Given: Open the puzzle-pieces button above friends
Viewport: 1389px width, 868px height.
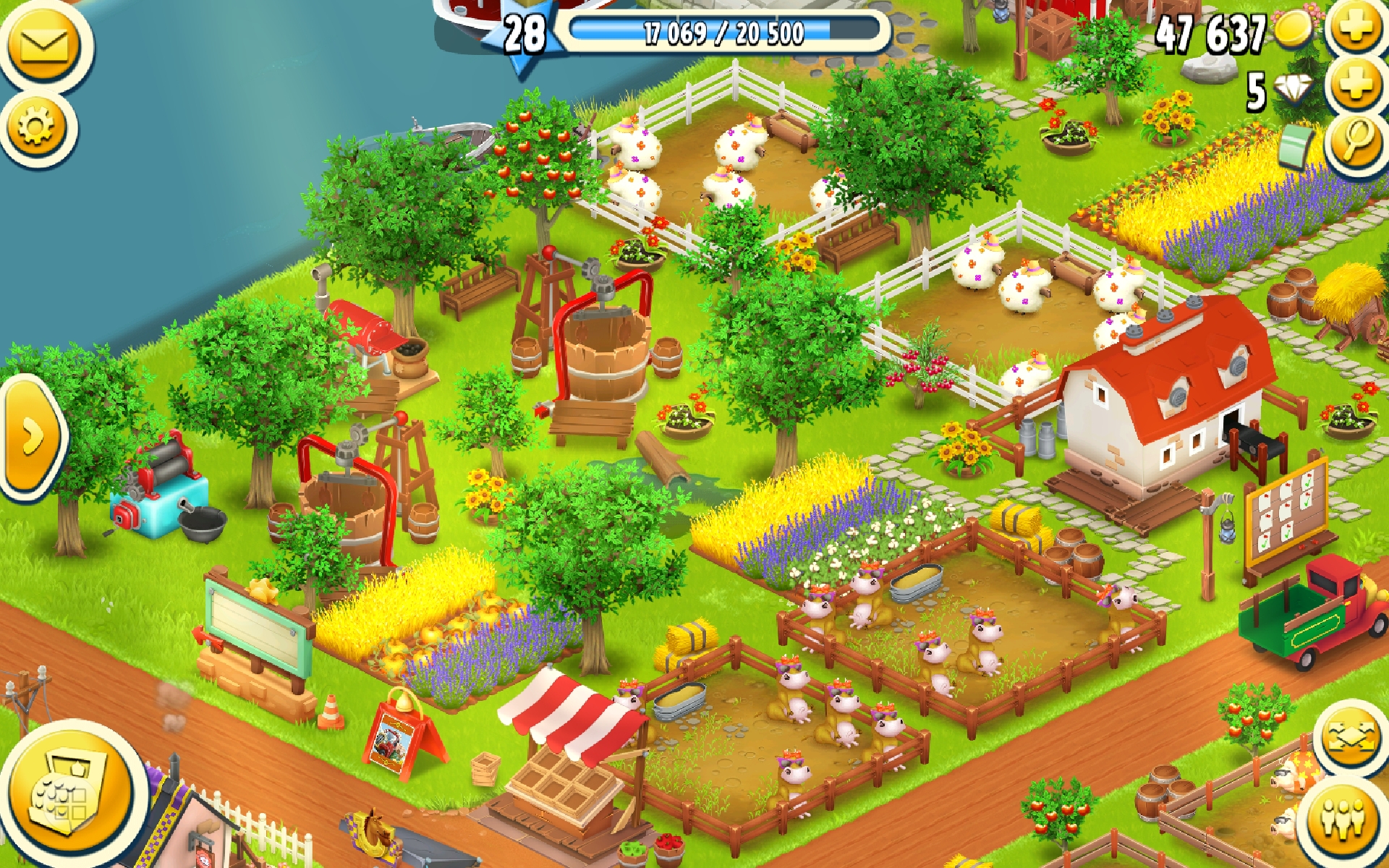Looking at the screenshot, I should coord(1350,738).
